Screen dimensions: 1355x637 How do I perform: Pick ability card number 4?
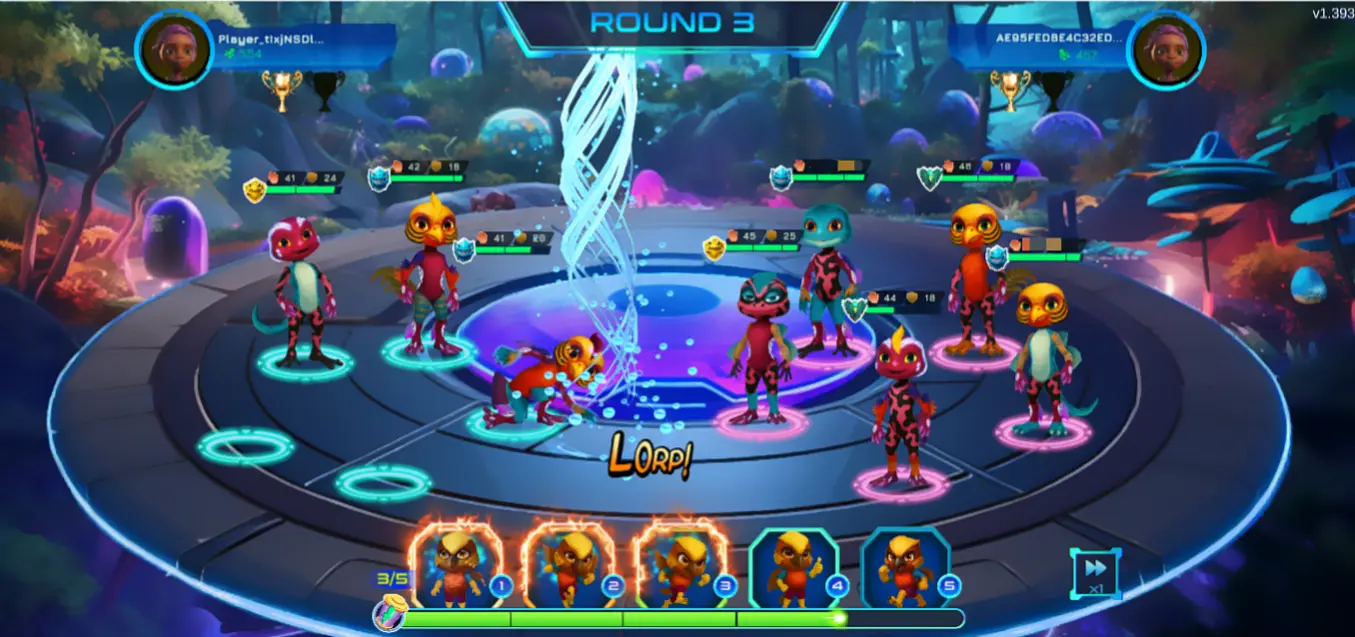795,567
